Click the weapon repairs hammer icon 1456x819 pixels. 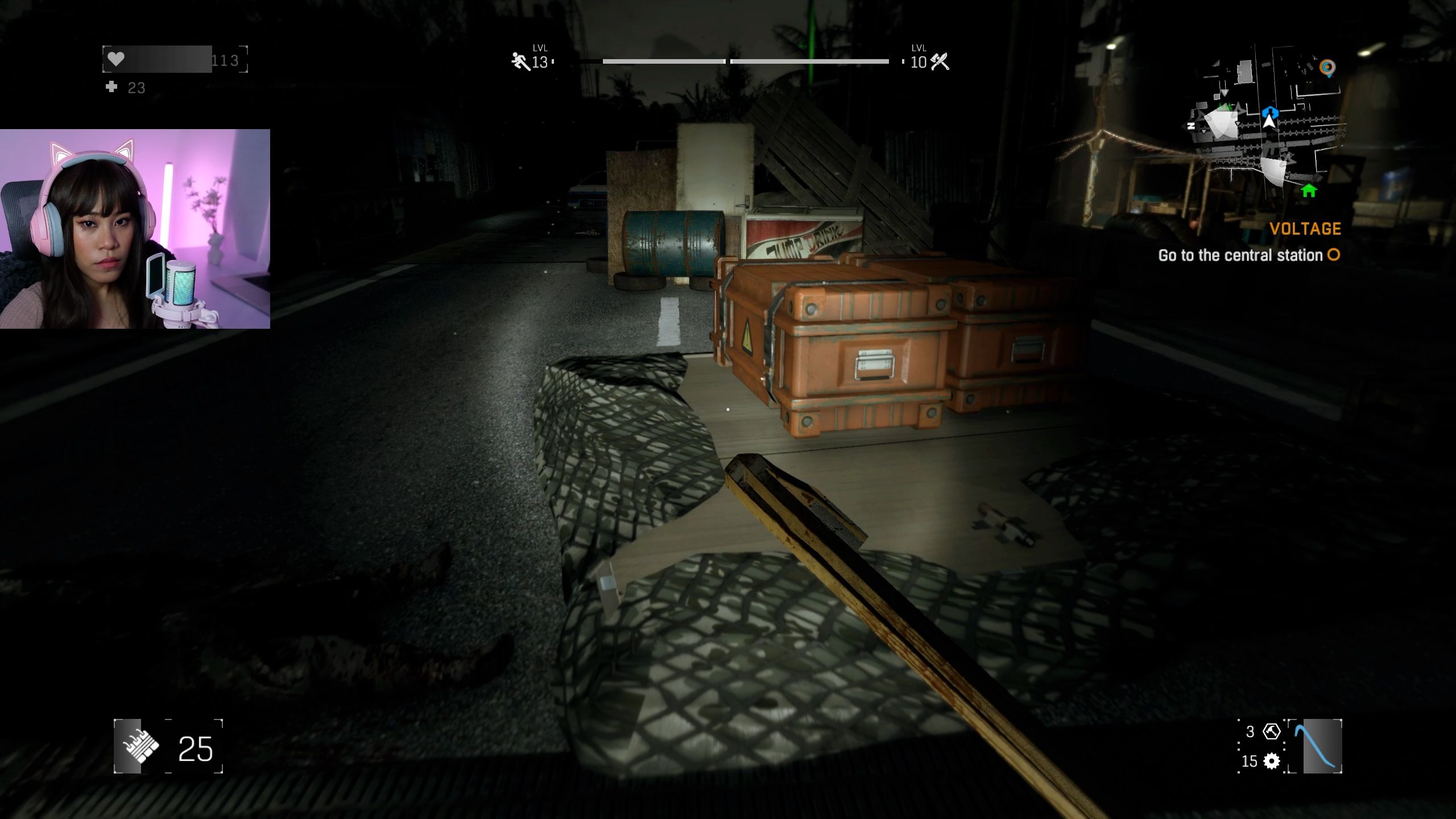click(x=1271, y=731)
